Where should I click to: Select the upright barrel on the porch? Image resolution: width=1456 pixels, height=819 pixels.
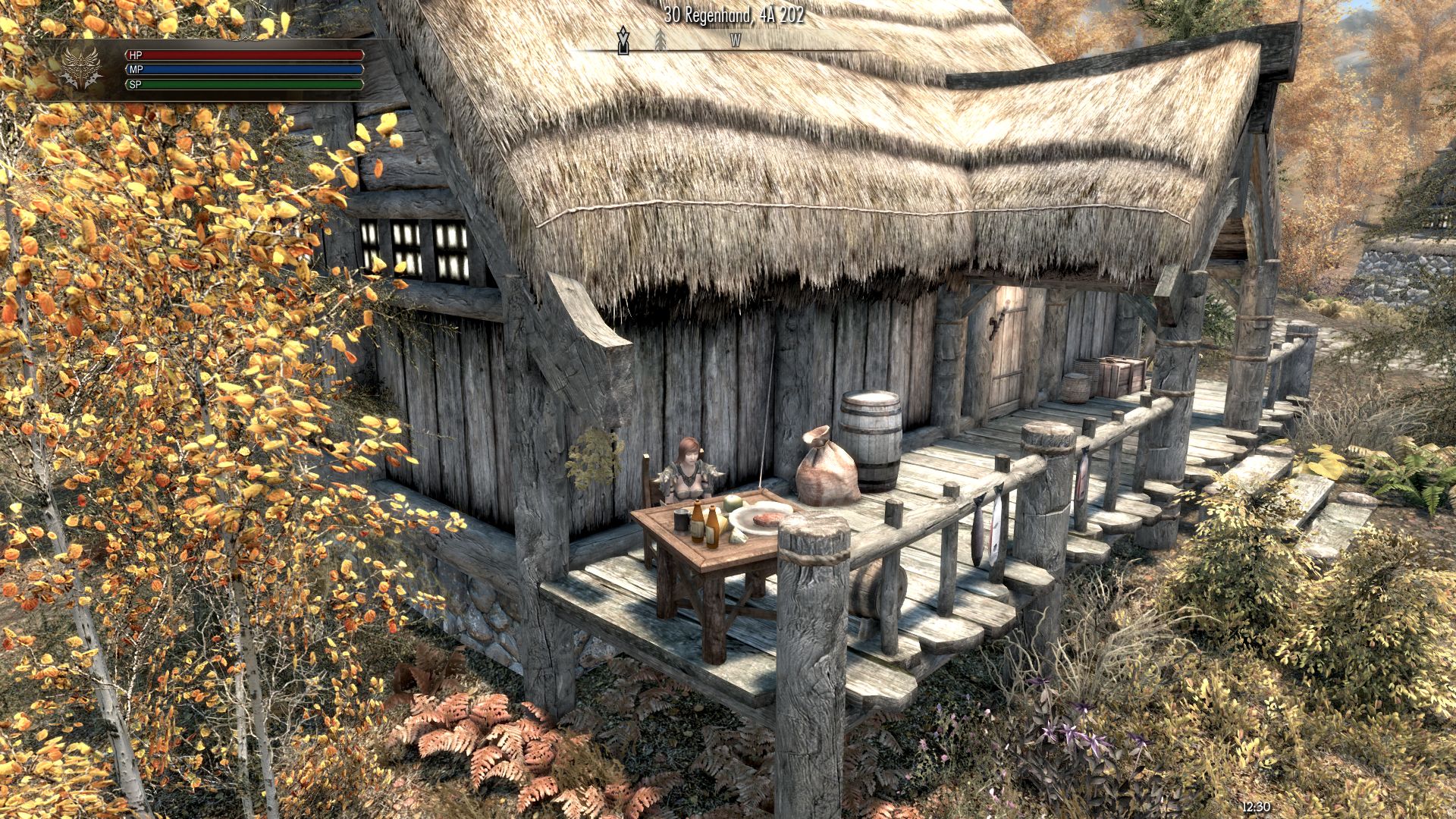pyautogui.click(x=872, y=440)
